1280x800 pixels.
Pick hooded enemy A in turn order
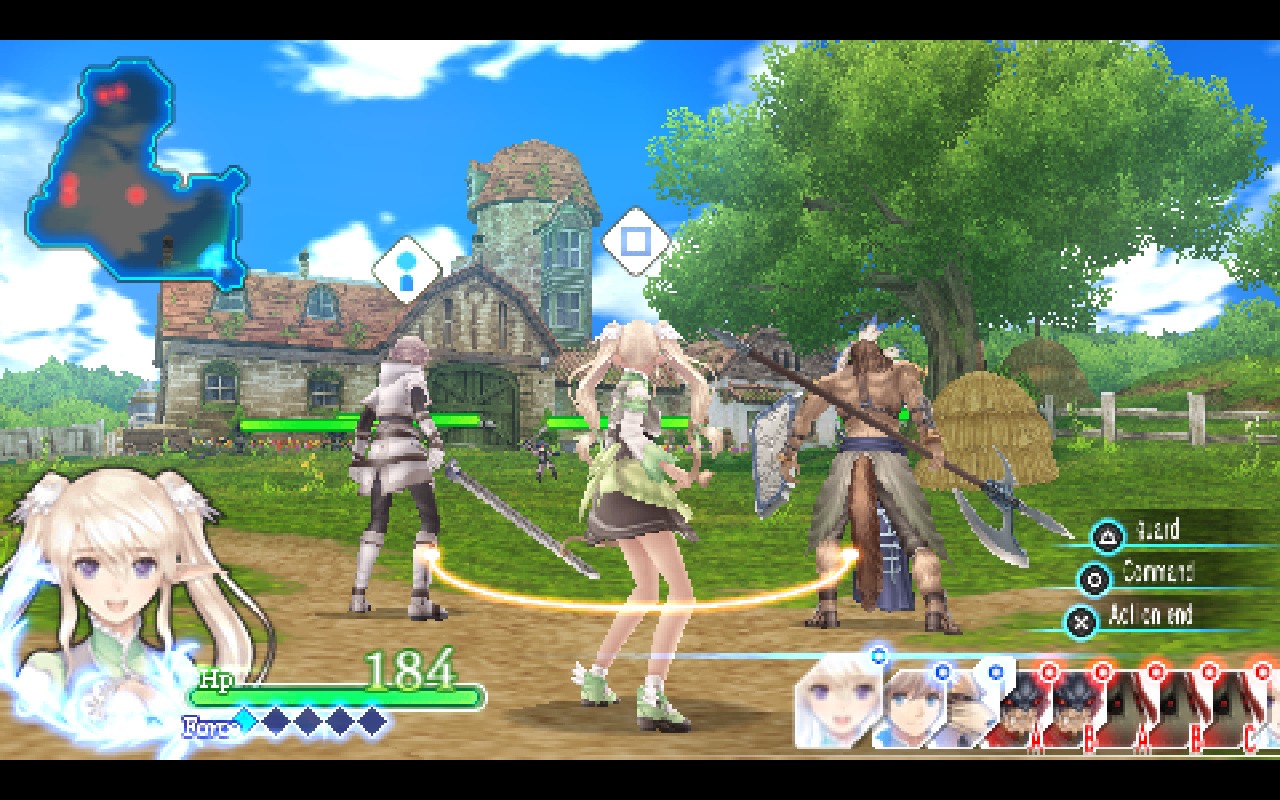tap(1128, 708)
